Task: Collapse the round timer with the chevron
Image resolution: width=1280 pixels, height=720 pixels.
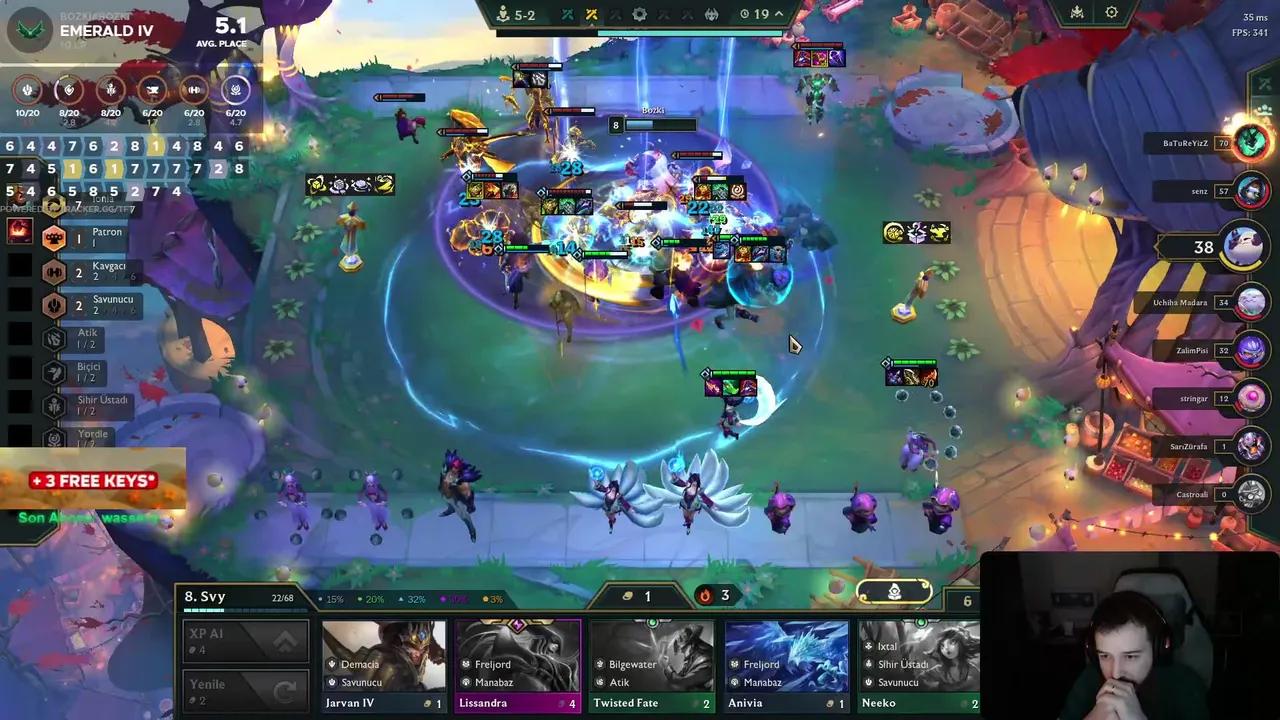Action: (x=781, y=14)
